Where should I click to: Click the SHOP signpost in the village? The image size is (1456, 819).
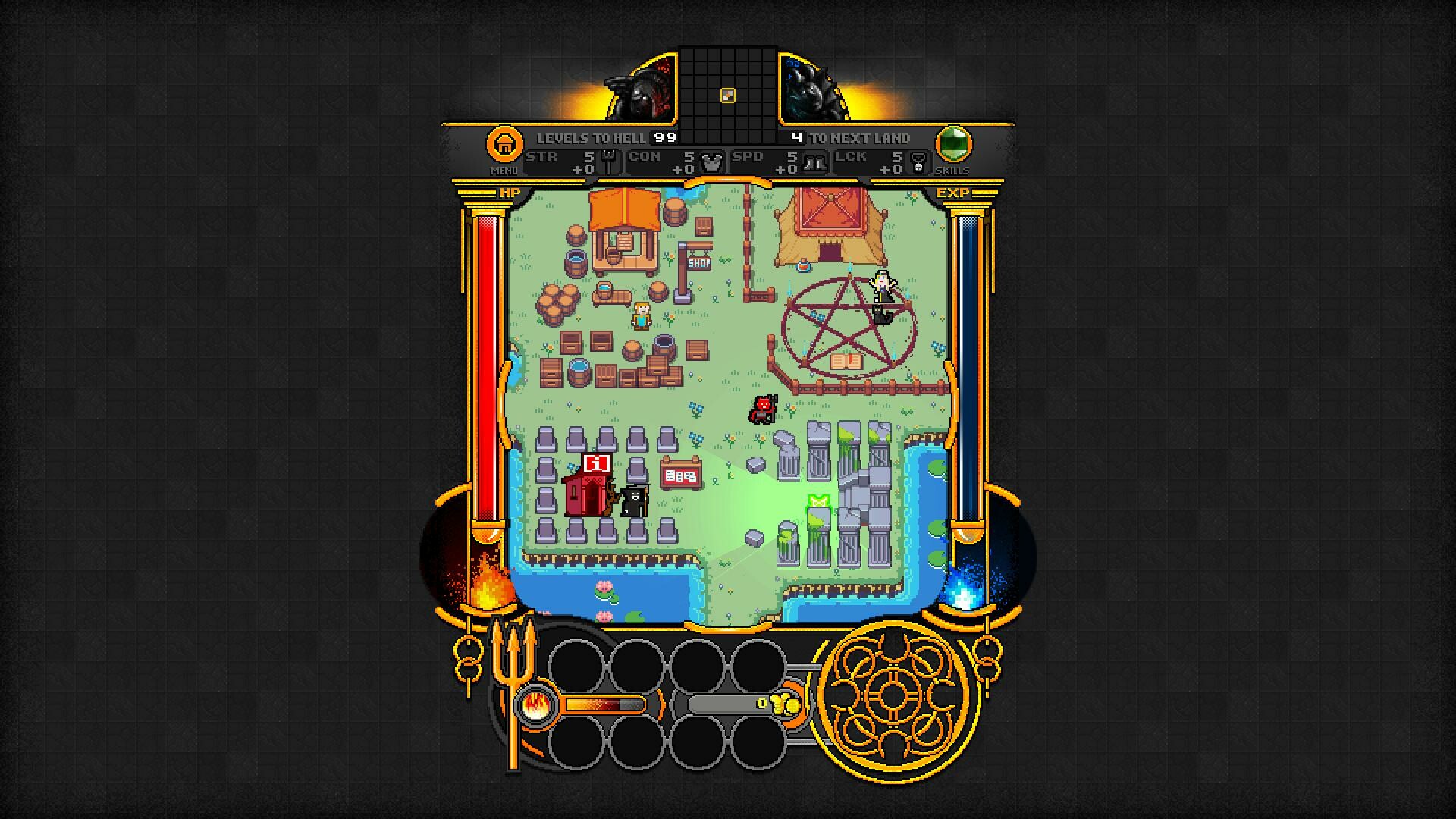click(x=698, y=264)
